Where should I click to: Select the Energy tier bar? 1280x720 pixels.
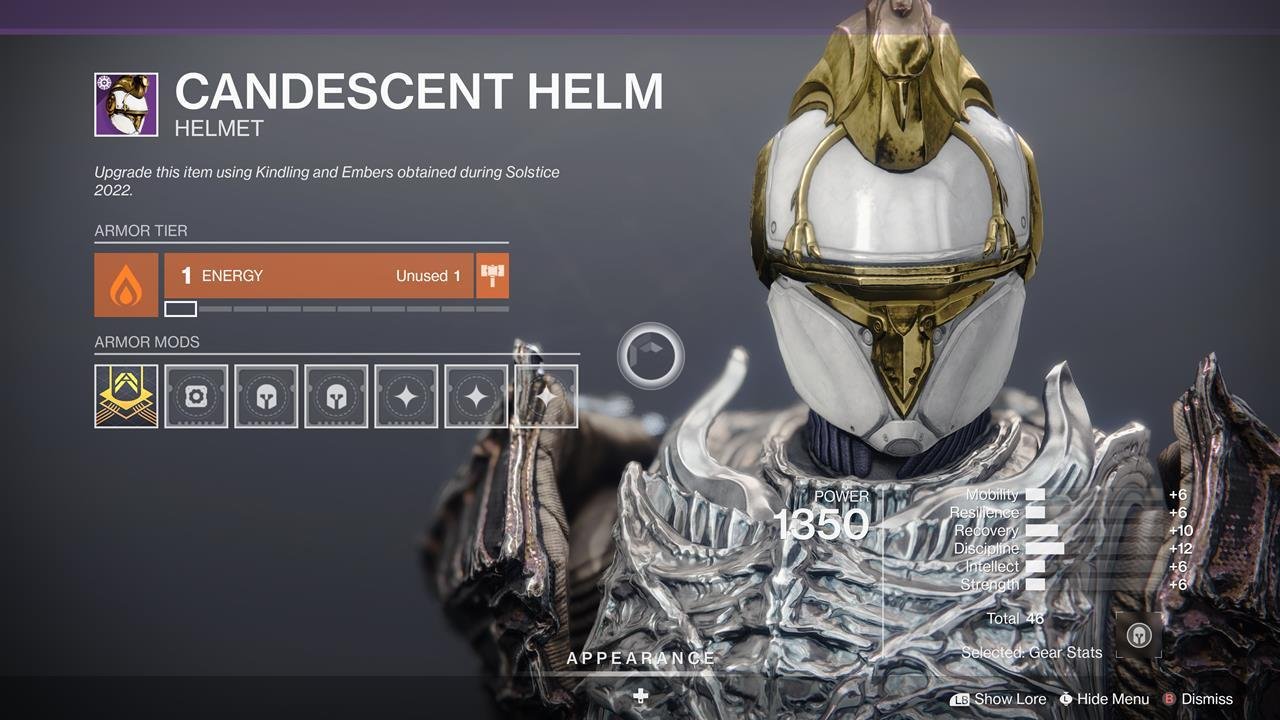[318, 276]
